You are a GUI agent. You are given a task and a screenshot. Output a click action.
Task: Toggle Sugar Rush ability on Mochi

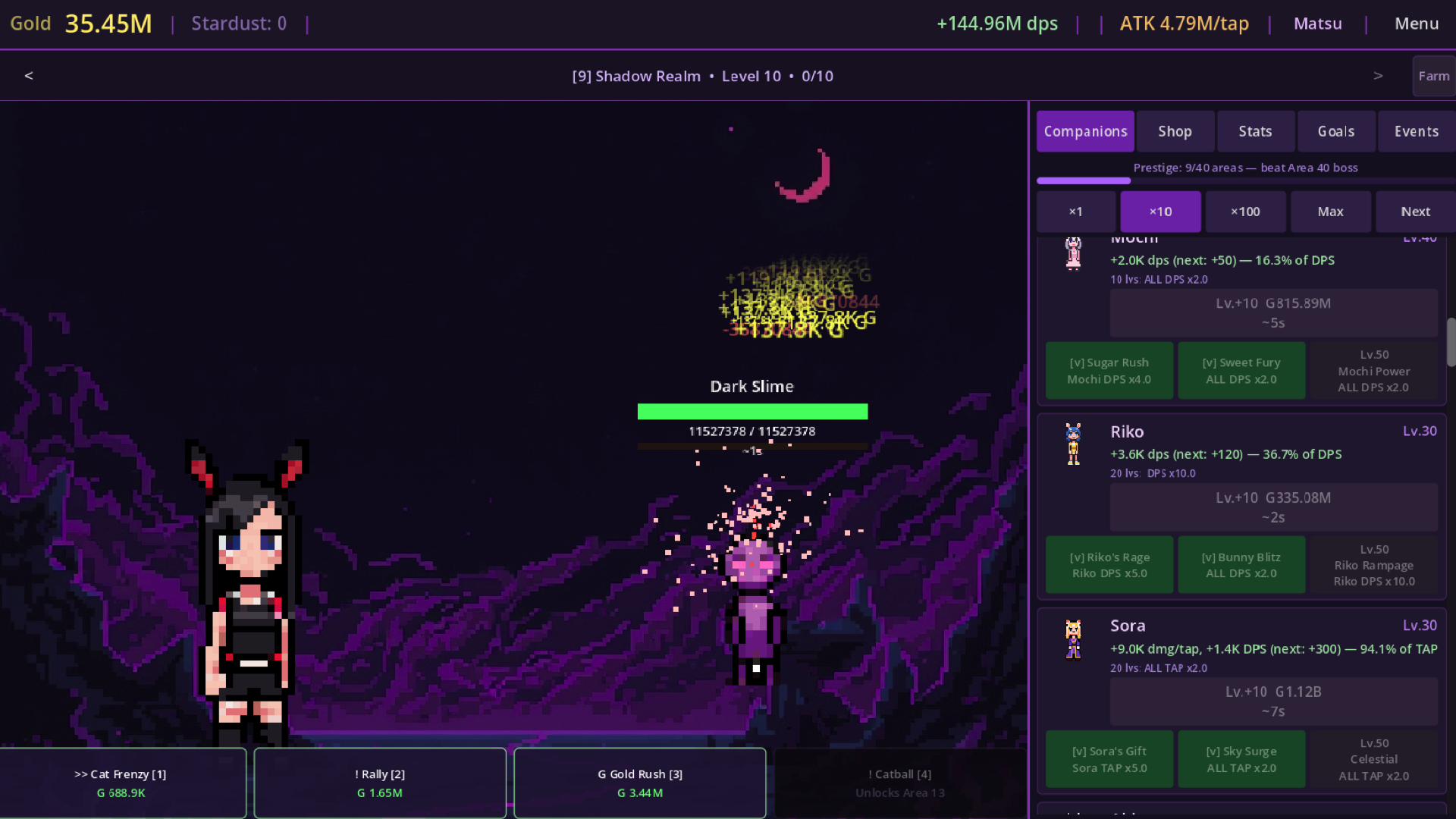pyautogui.click(x=1109, y=370)
